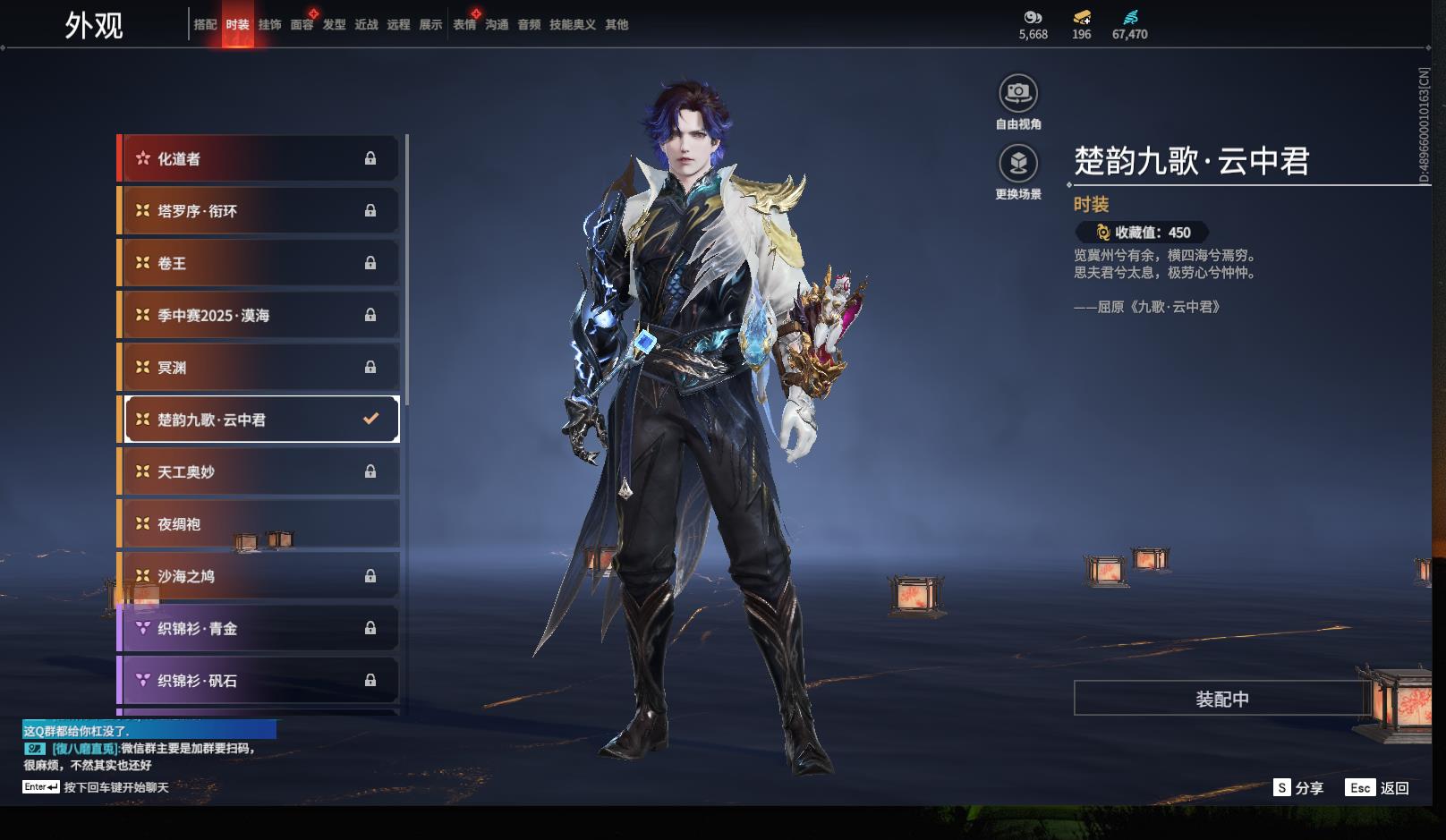Image resolution: width=1446 pixels, height=840 pixels.
Task: Click the 更换场景 change scene icon
Action: [1018, 164]
